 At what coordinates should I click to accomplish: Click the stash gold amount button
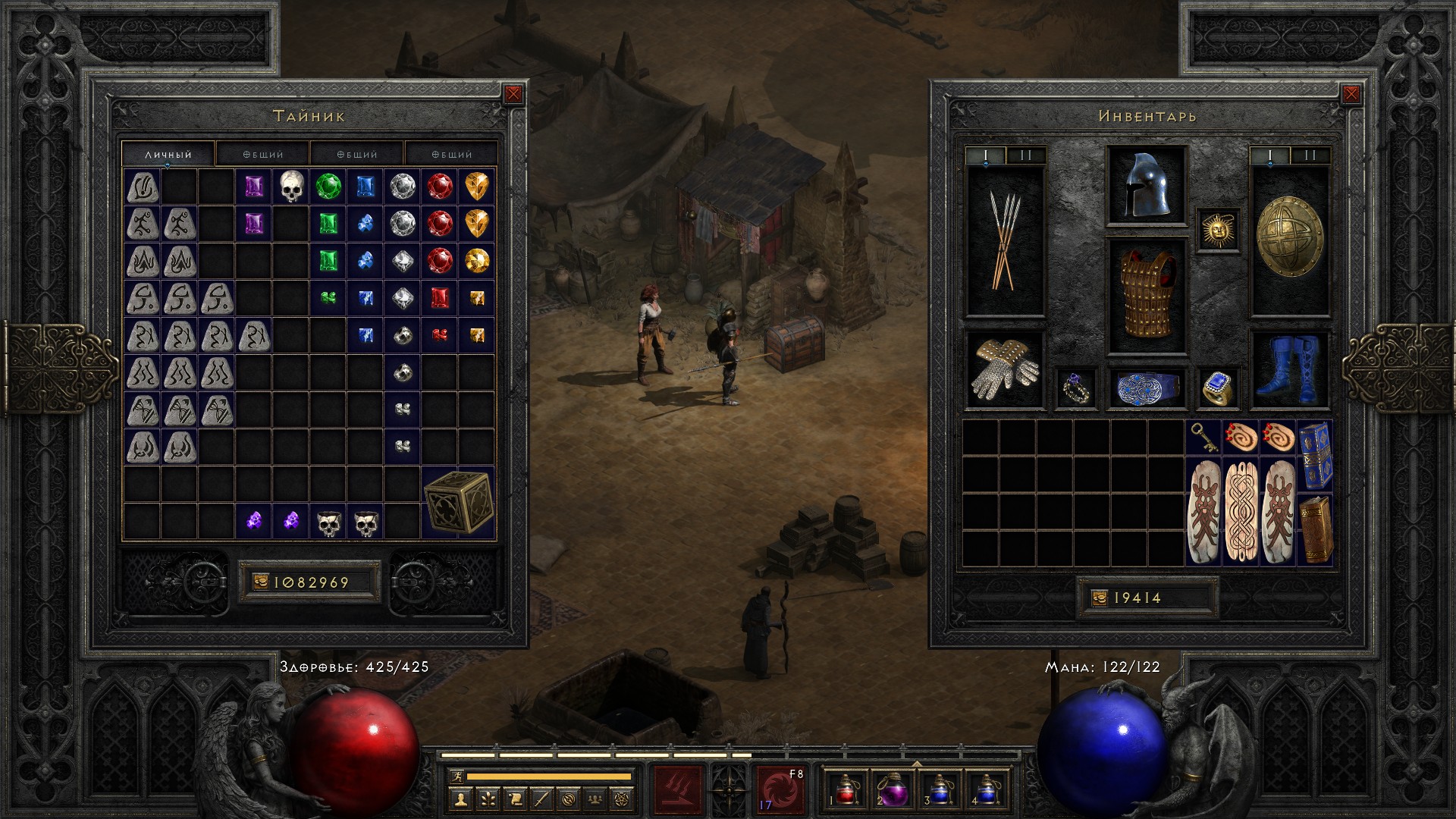point(309,582)
